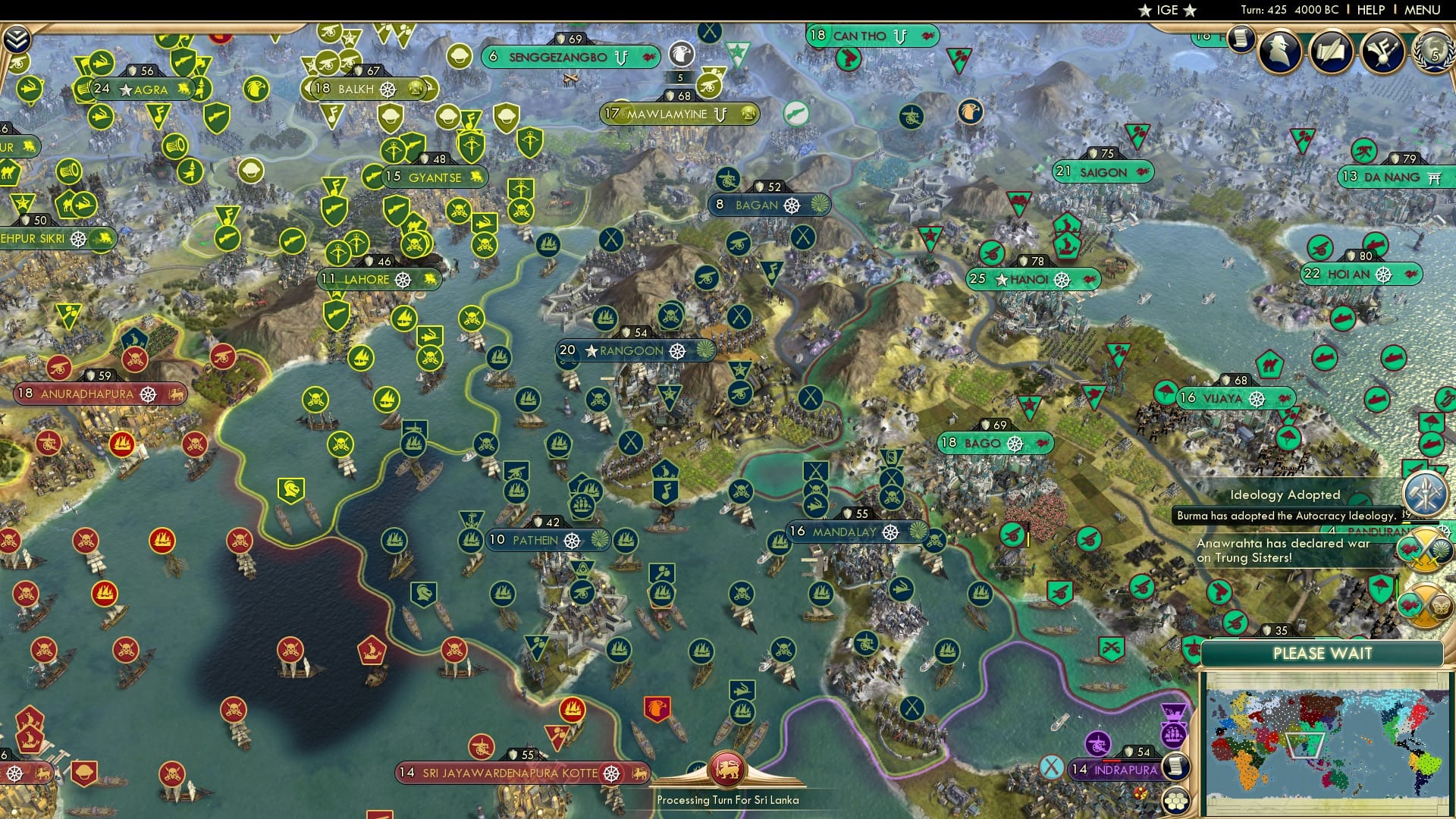Open the Diplomacy overview quill icon
Image resolution: width=1456 pixels, height=819 pixels.
click(x=1331, y=53)
